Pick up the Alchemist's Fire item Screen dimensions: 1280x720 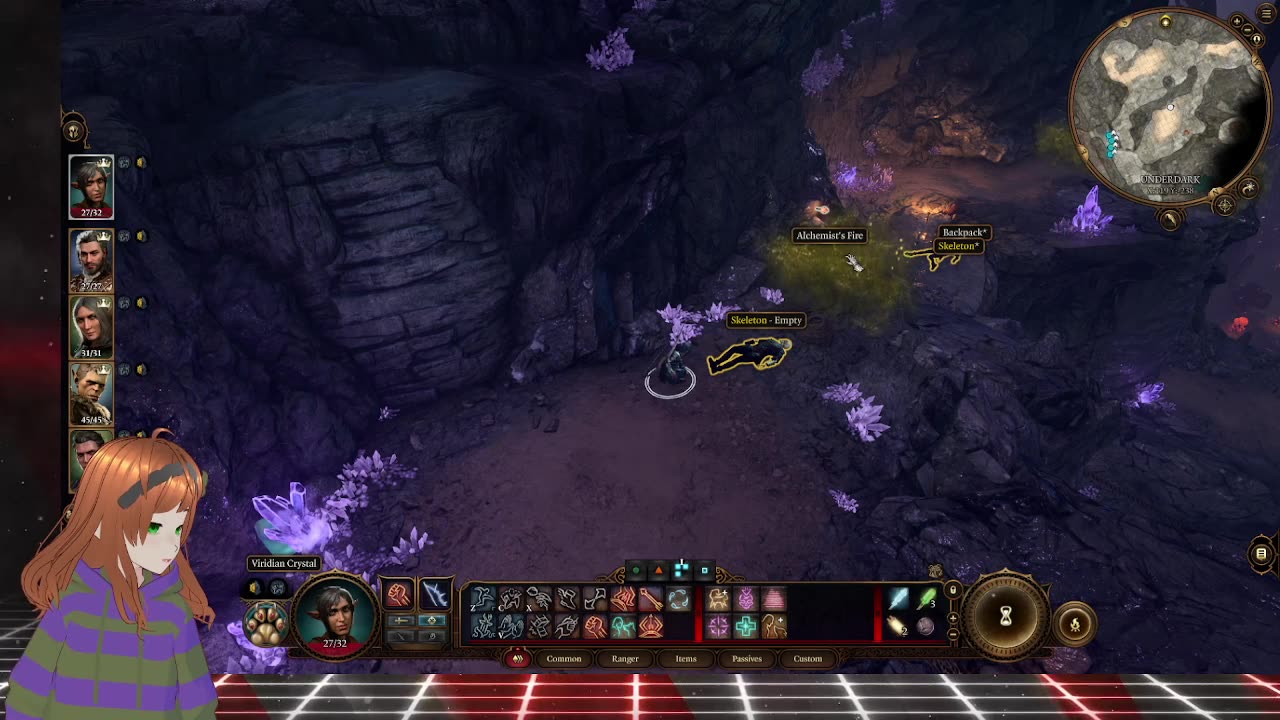[x=855, y=265]
